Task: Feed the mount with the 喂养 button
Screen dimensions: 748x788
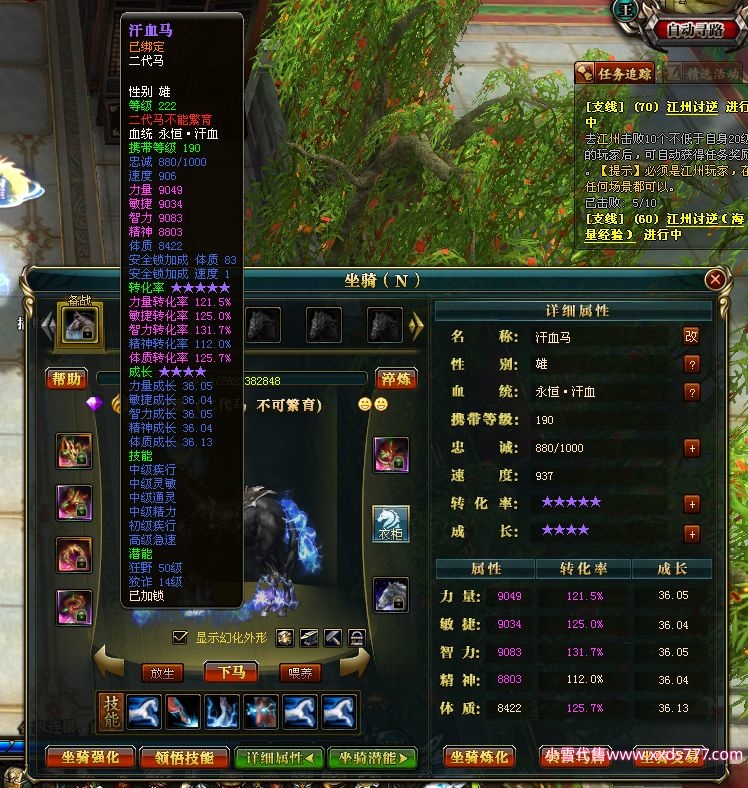Action: (299, 673)
